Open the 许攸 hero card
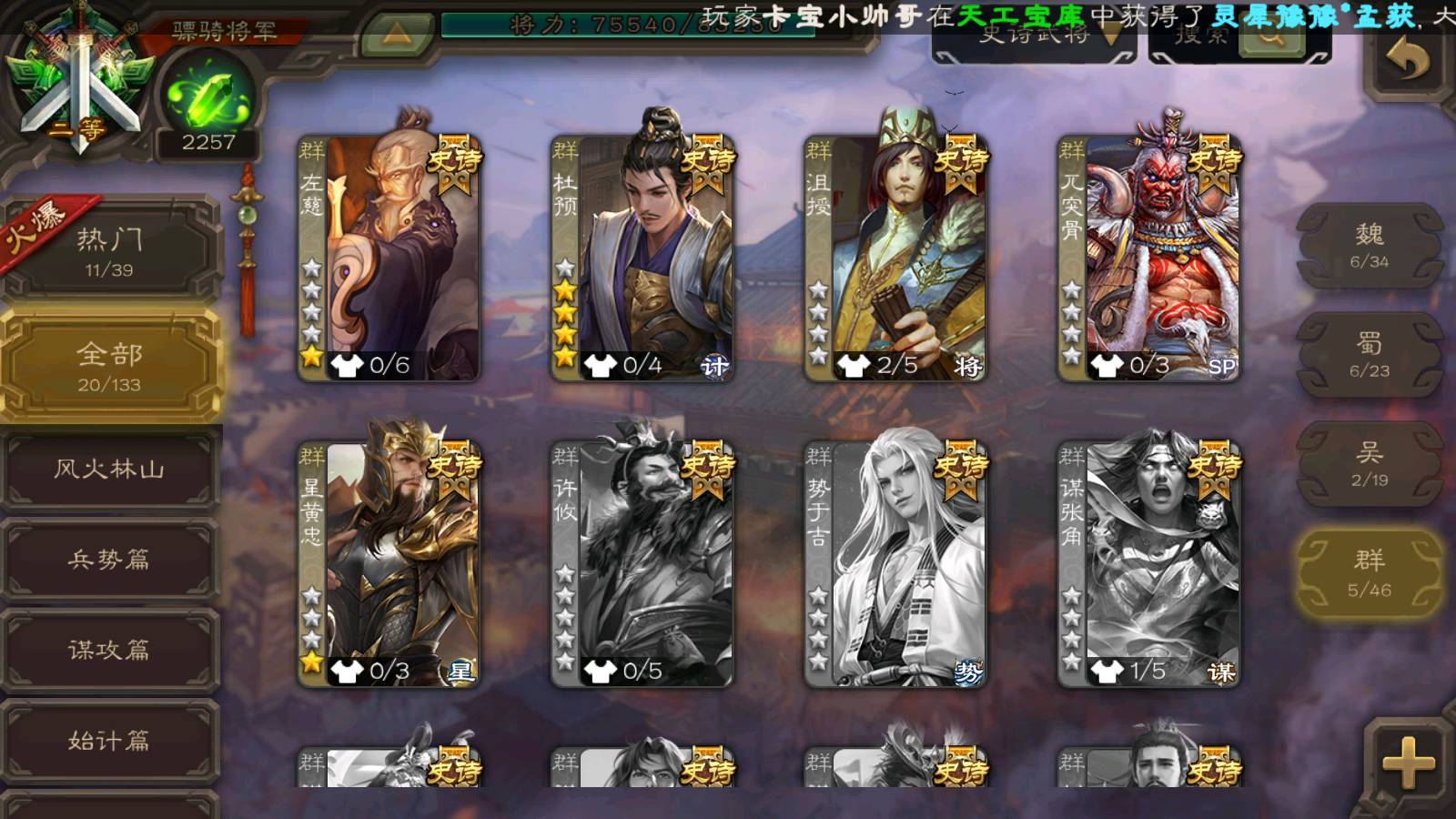Viewport: 1456px width, 819px height. click(642, 561)
